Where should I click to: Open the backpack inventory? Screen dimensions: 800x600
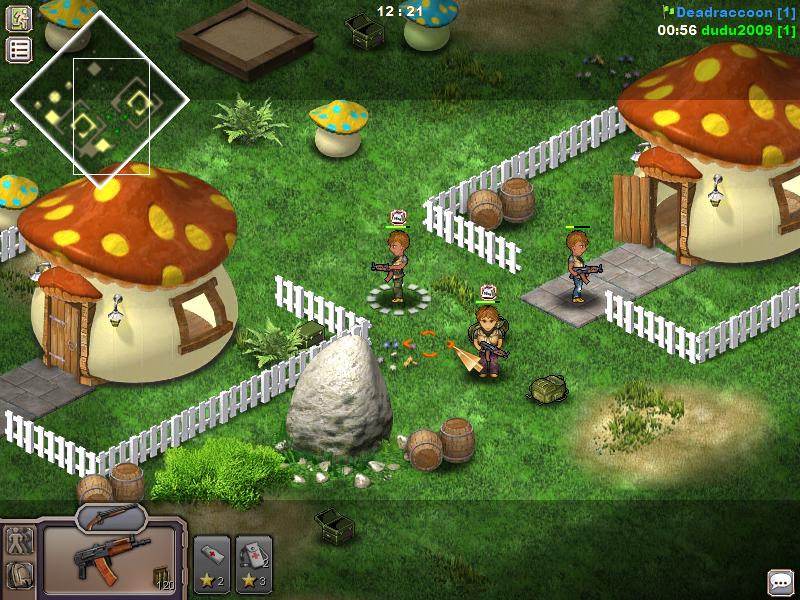tap(20, 575)
